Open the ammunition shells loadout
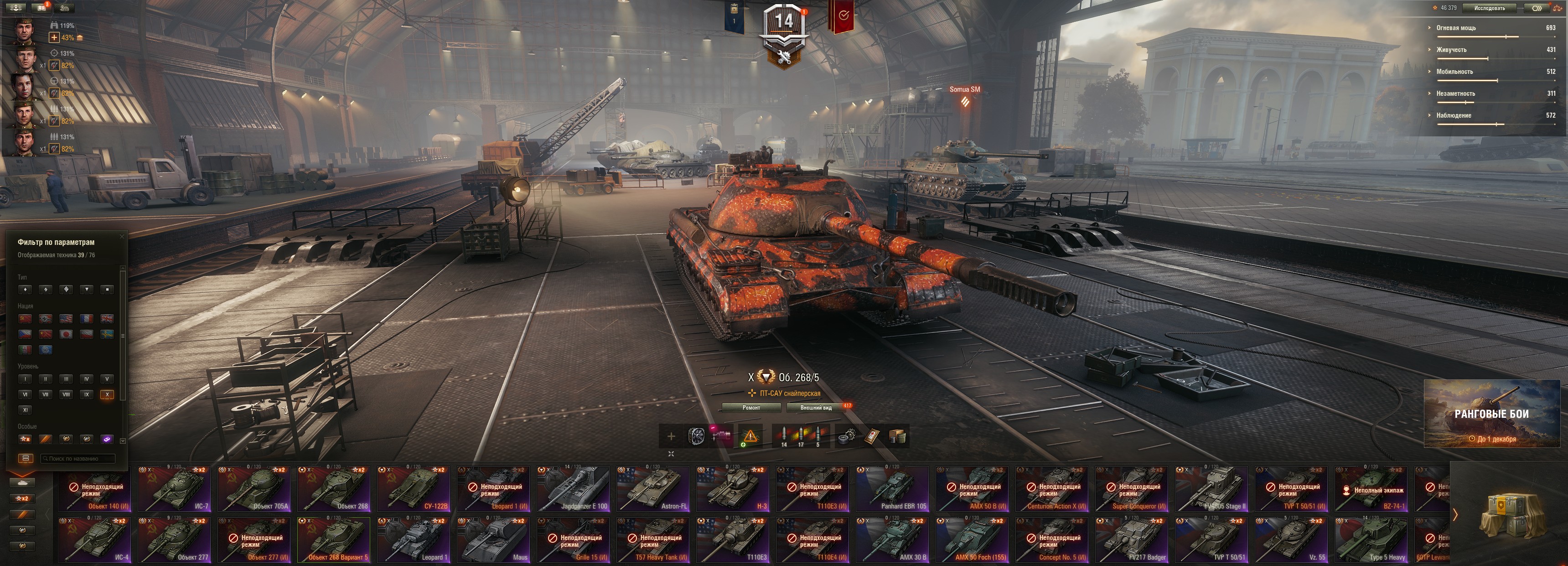Screen dimensions: 1568x566 (x=801, y=436)
